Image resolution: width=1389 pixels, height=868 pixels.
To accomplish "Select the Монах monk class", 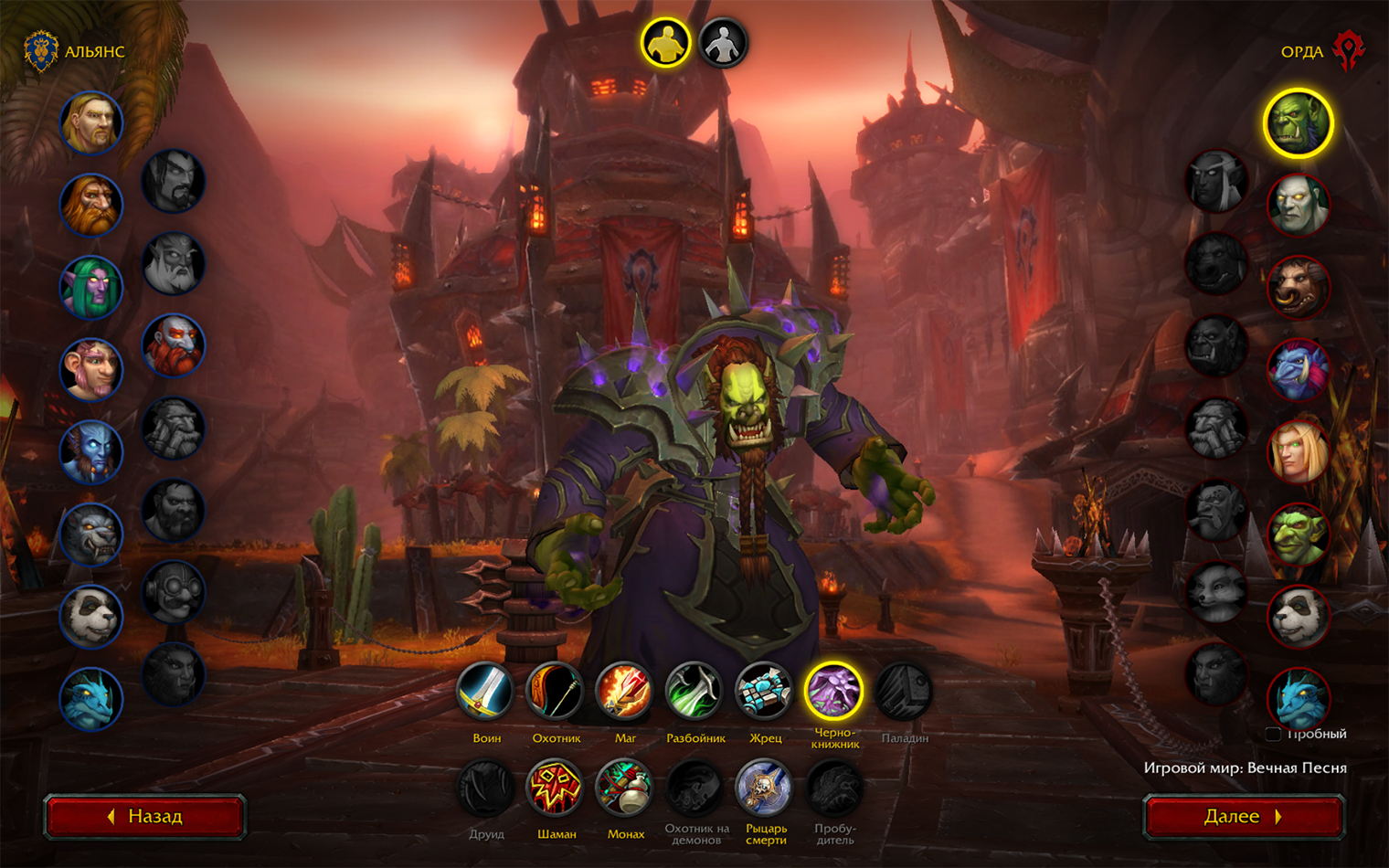I will (625, 788).
